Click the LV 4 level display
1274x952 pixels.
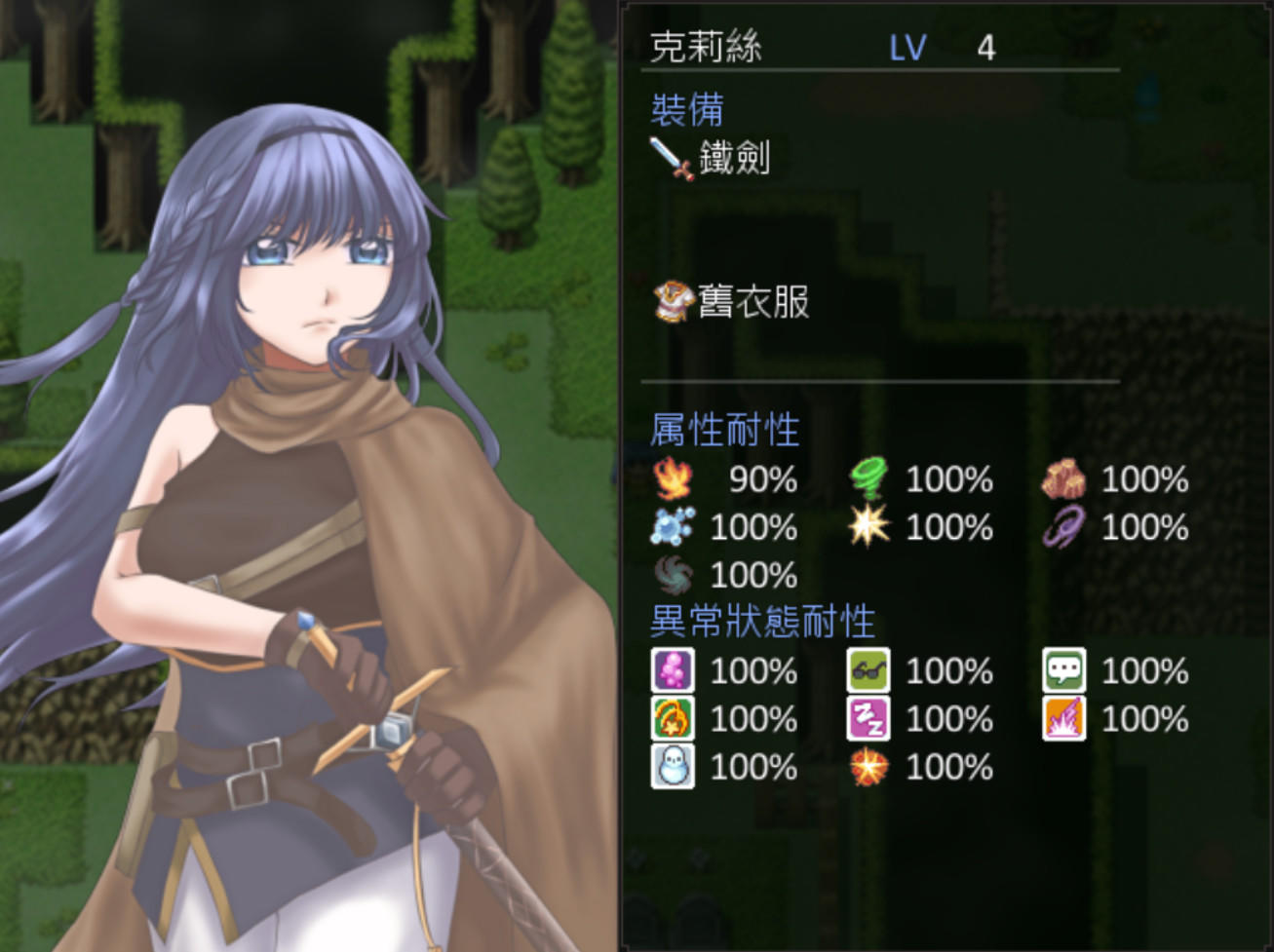click(941, 46)
